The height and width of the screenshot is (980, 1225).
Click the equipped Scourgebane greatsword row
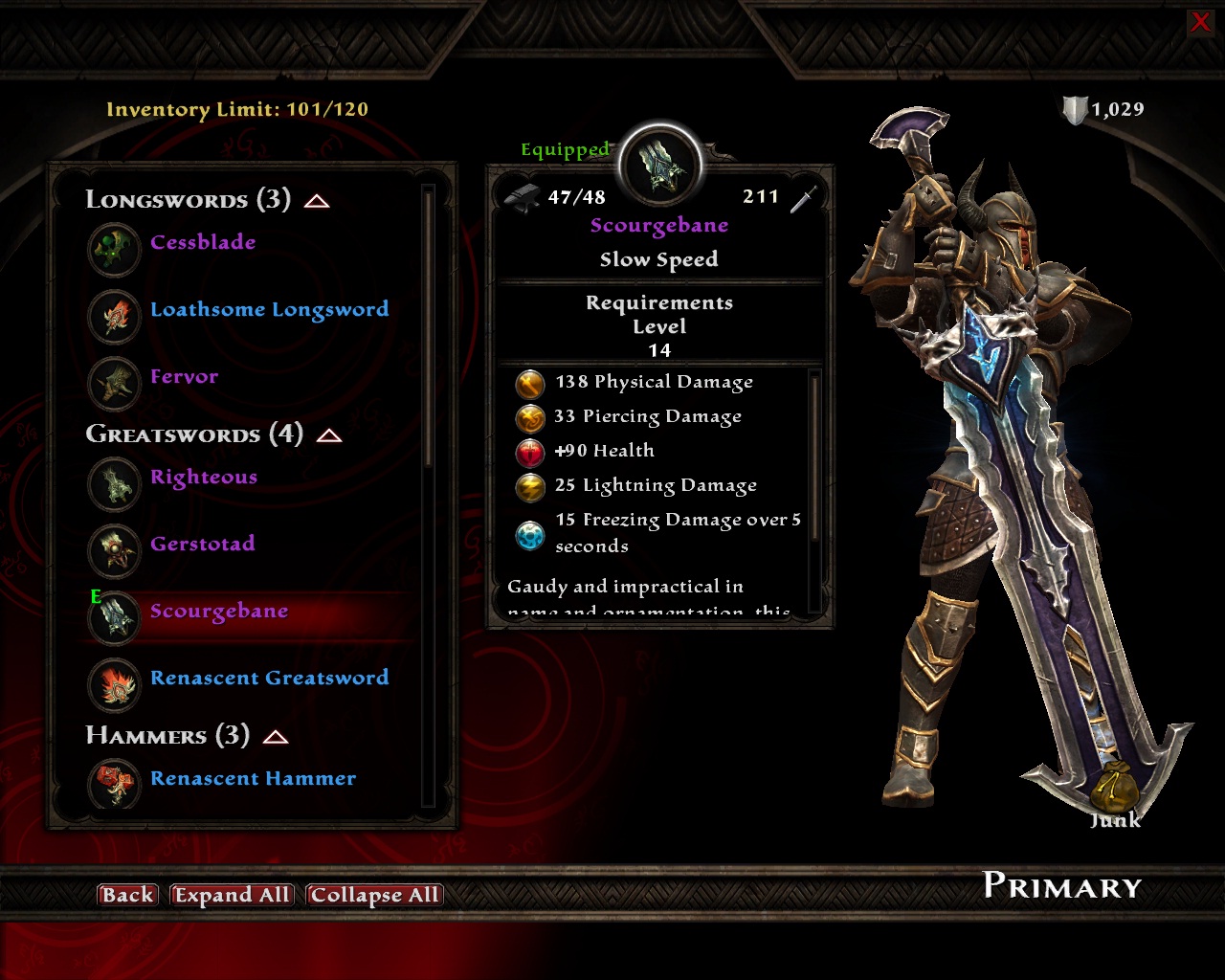tap(218, 612)
